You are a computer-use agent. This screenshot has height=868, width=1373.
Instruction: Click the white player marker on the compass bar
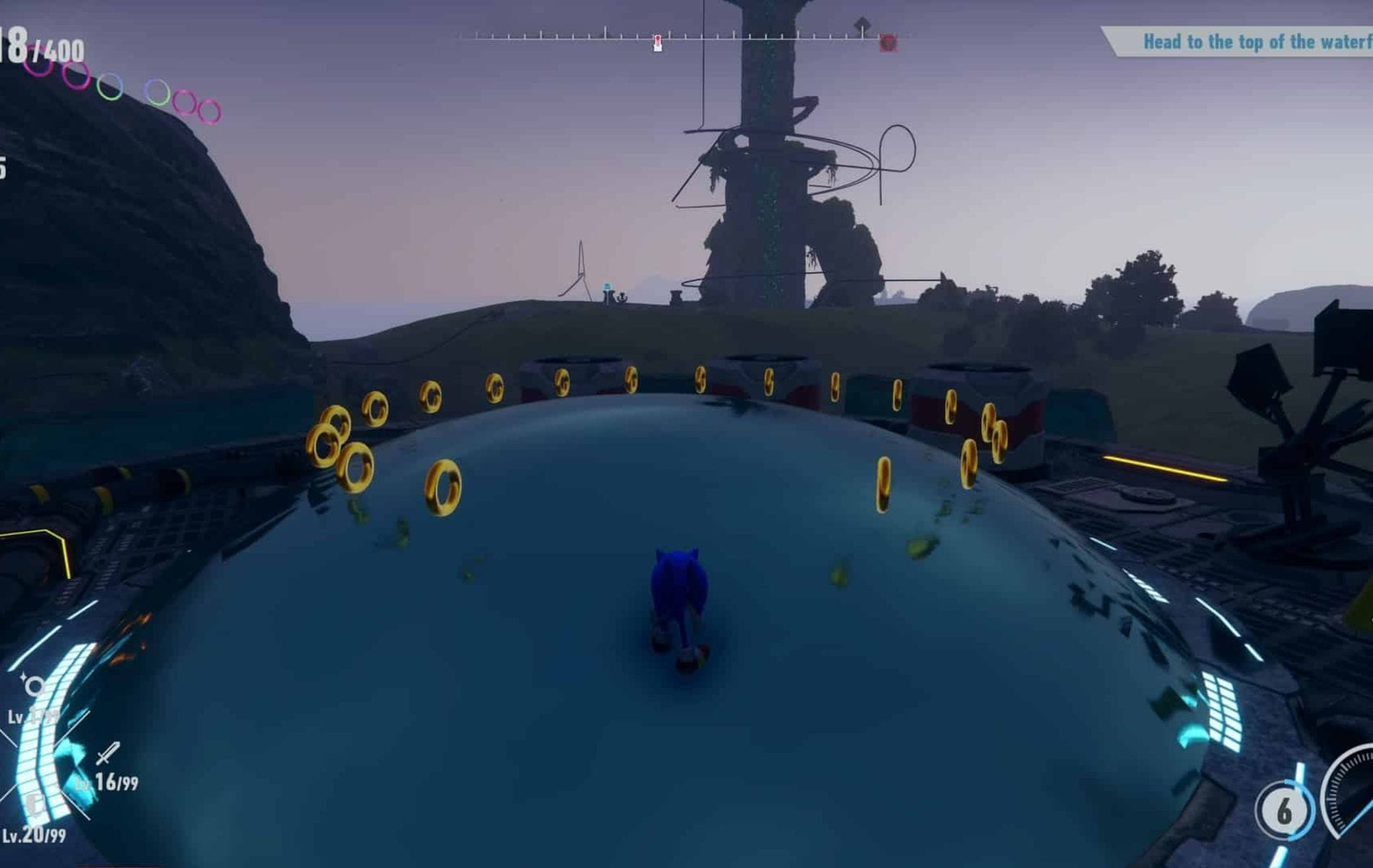pos(657,42)
